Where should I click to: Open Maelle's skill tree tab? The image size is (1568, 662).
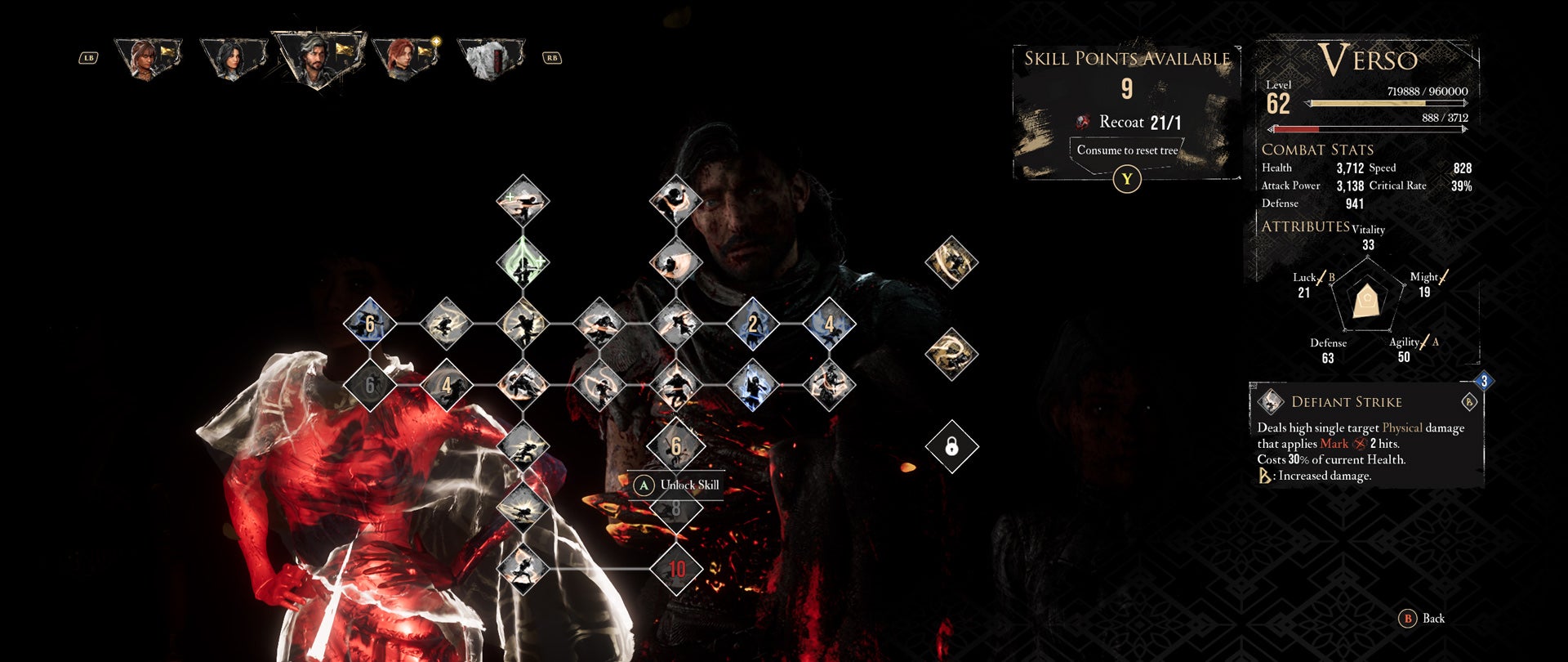pos(405,57)
